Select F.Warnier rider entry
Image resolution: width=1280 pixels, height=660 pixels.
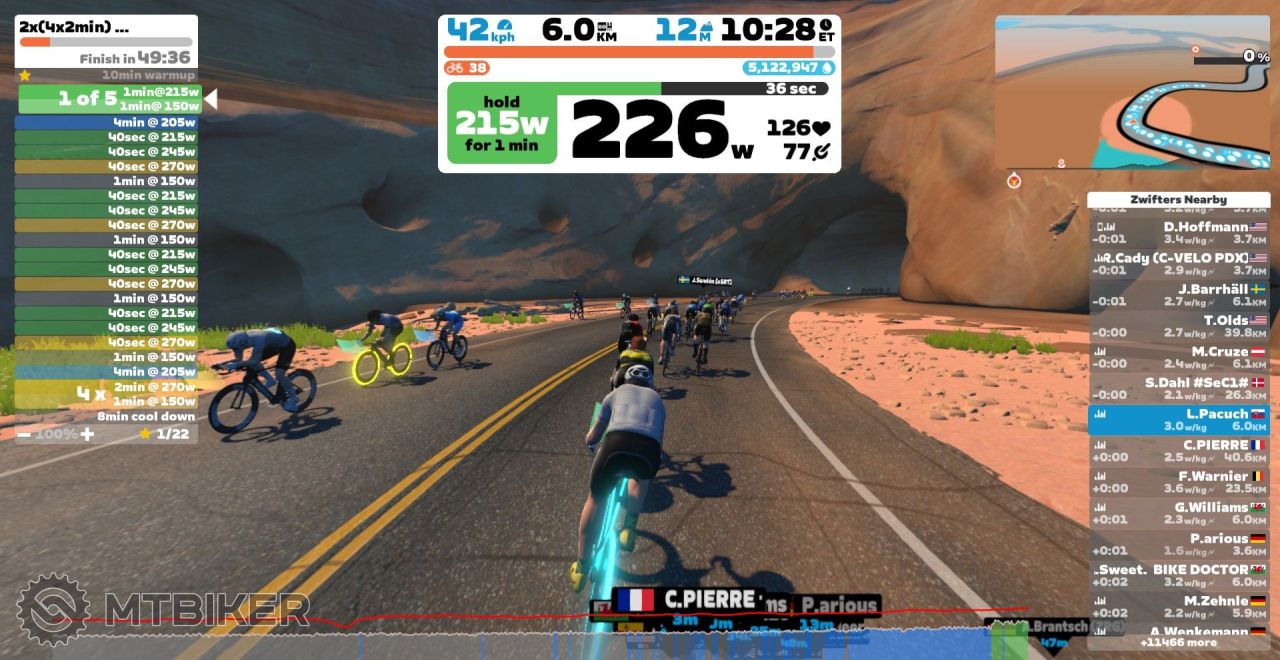(x=1178, y=482)
